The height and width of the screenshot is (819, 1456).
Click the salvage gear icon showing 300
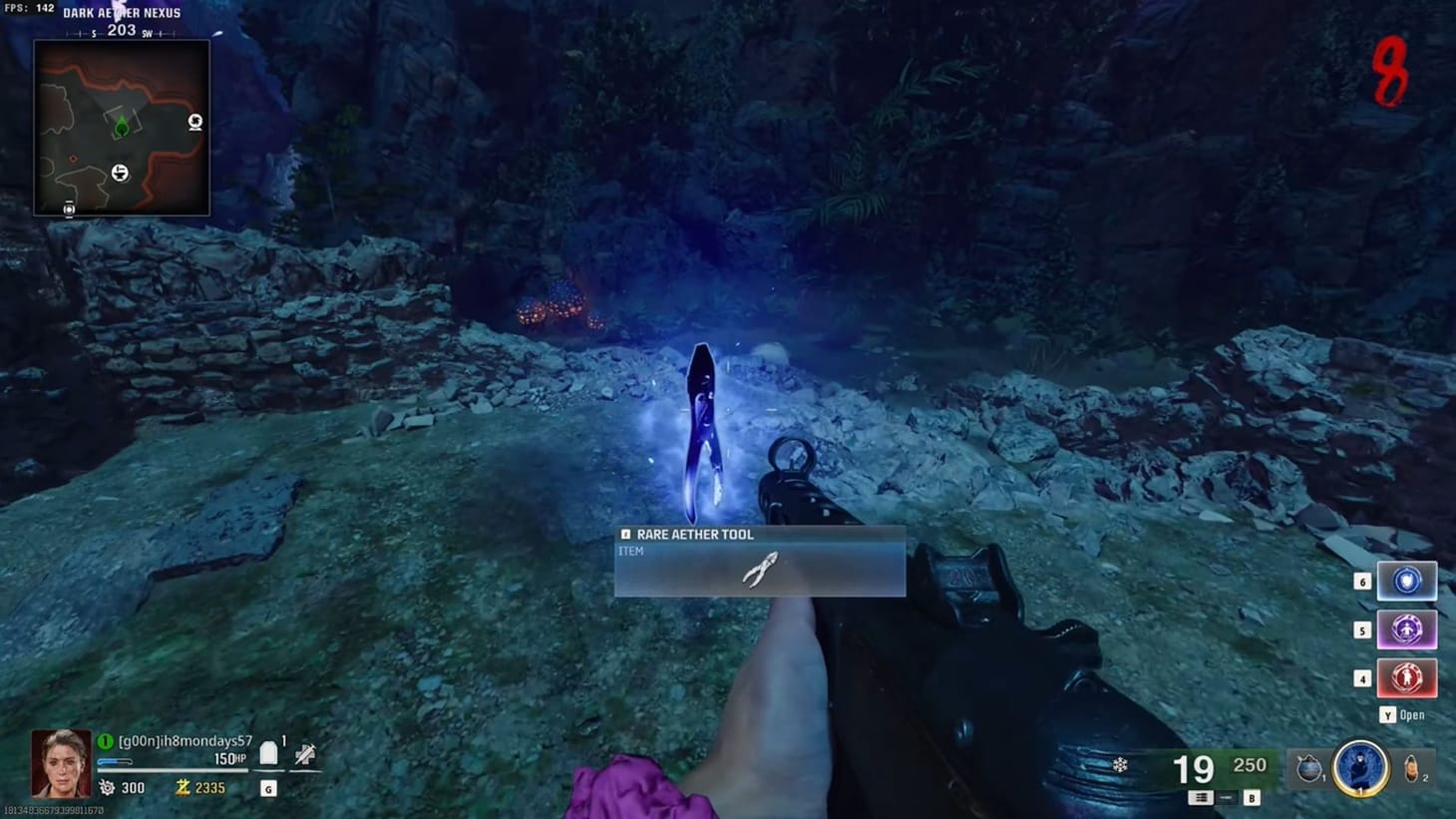click(x=107, y=787)
